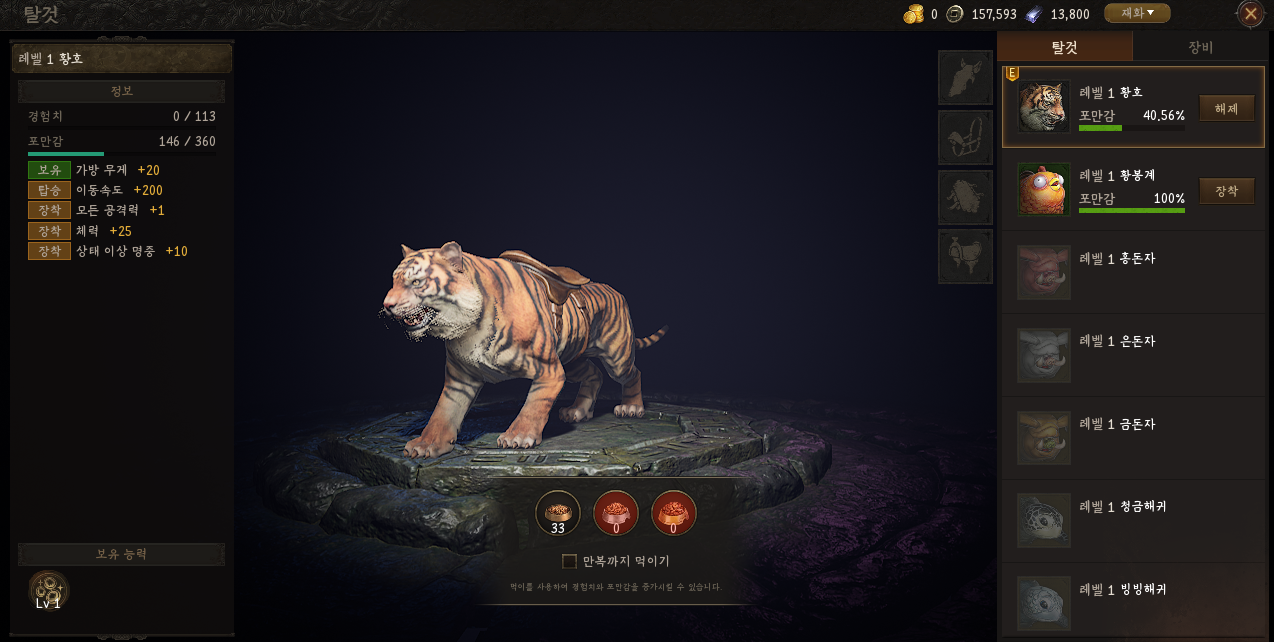Open the 재화 currency dropdown

[x=1137, y=13]
